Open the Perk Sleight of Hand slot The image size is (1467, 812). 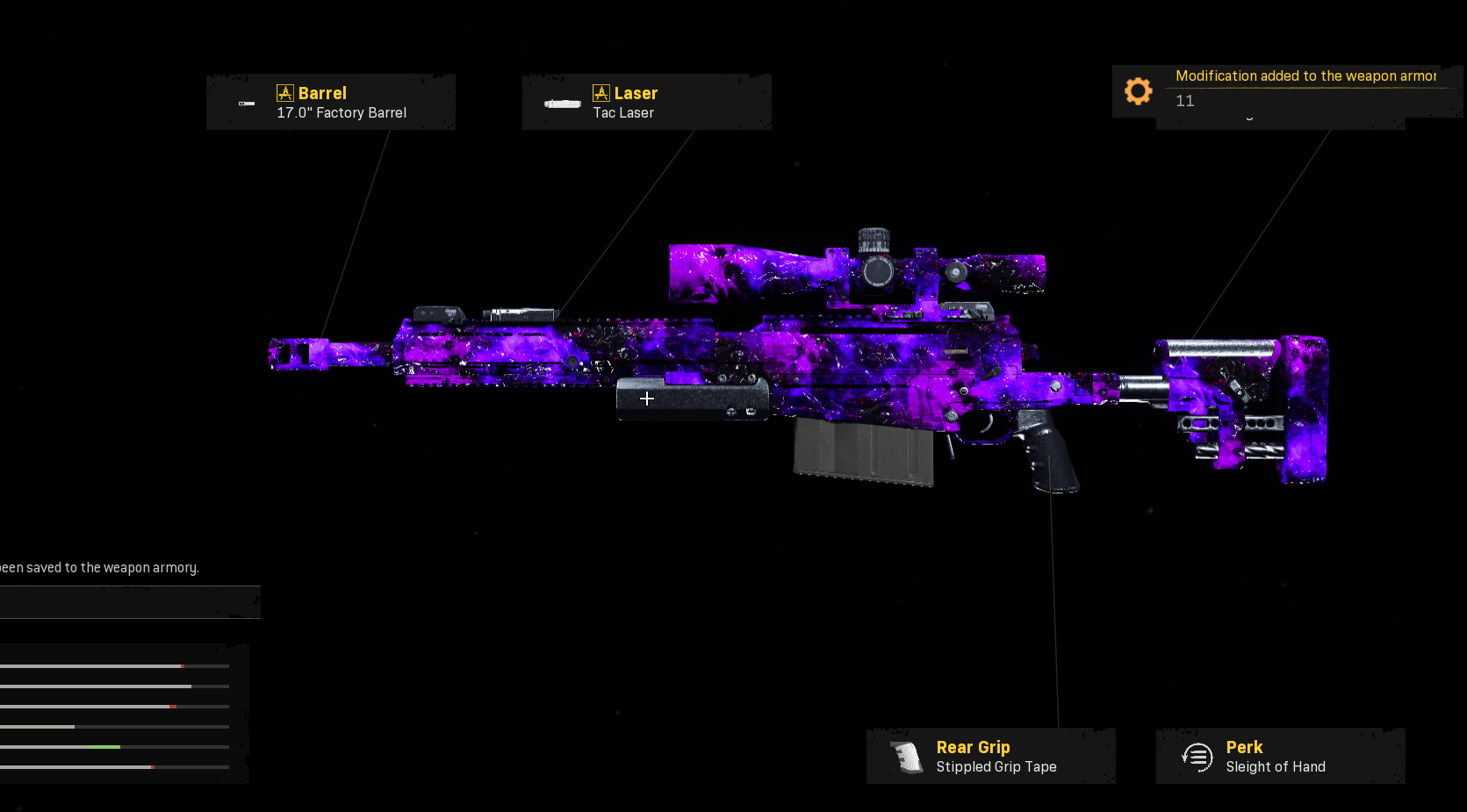coord(1280,756)
